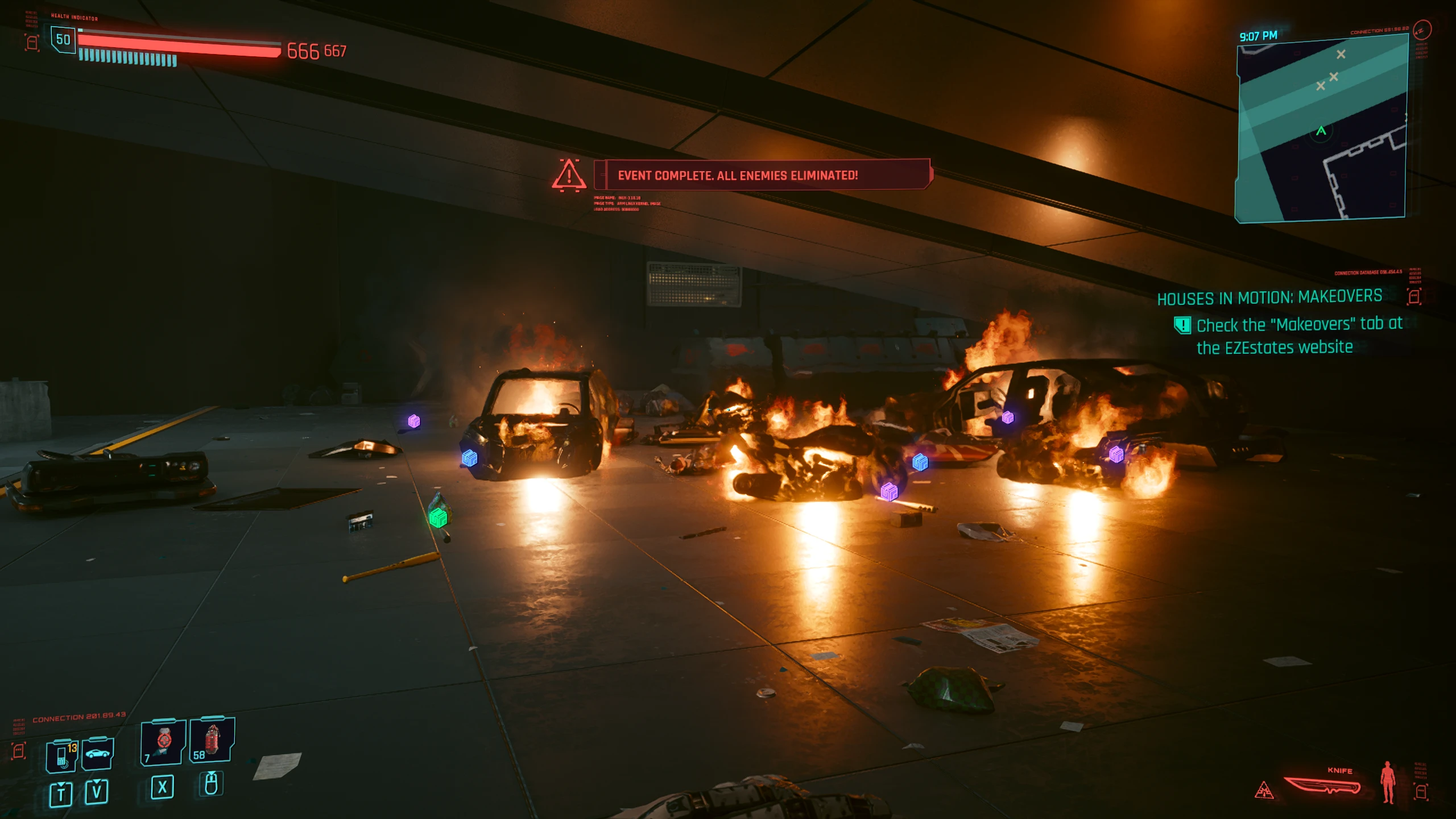This screenshot has width=1456, height=819.
Task: Select the equipped Knife weapon icon
Action: (x=1322, y=787)
